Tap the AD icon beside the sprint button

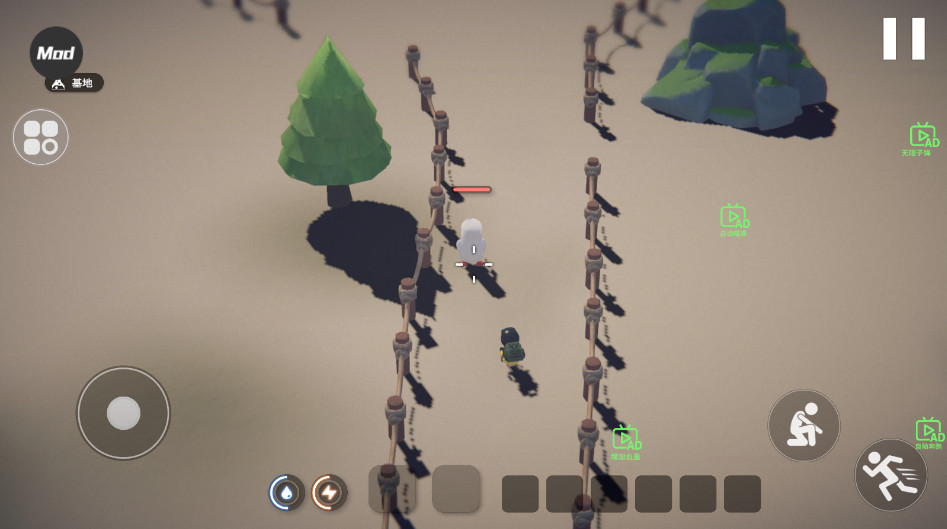928,432
